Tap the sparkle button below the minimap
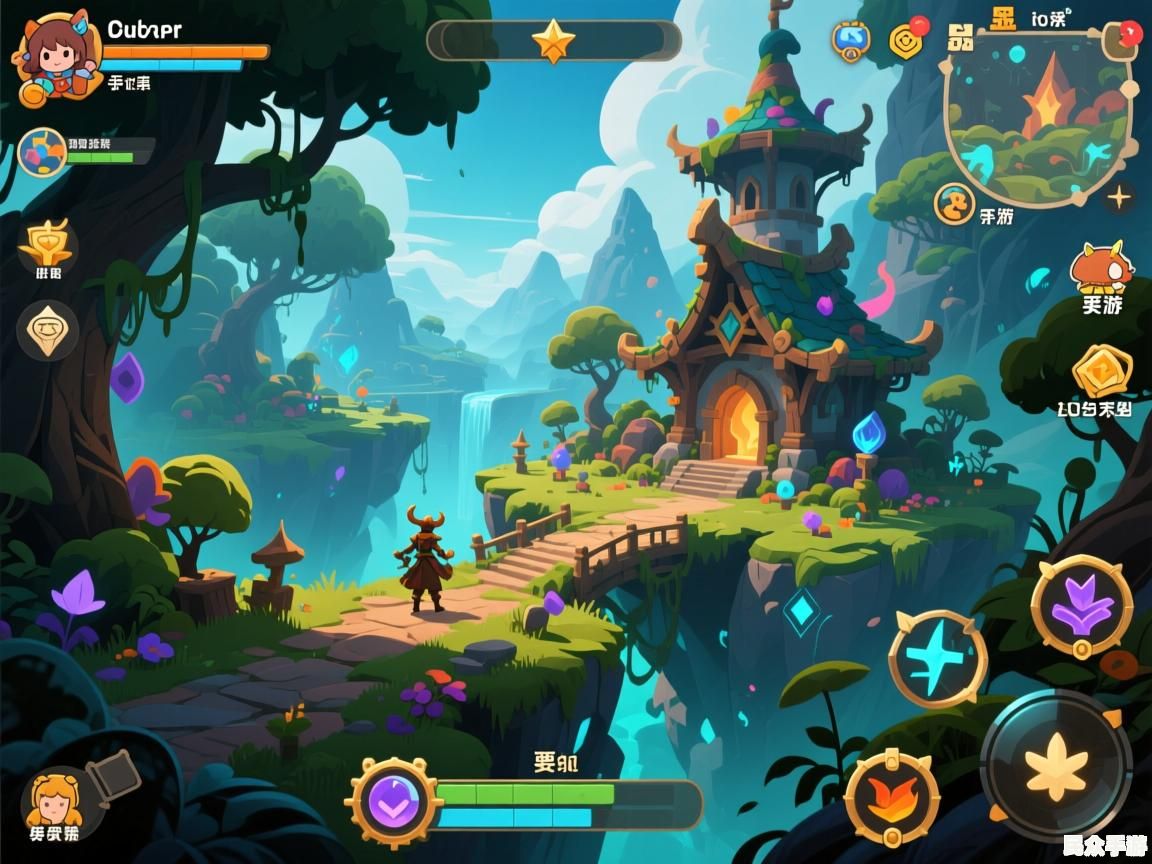Viewport: 1152px width, 864px height. click(1118, 198)
